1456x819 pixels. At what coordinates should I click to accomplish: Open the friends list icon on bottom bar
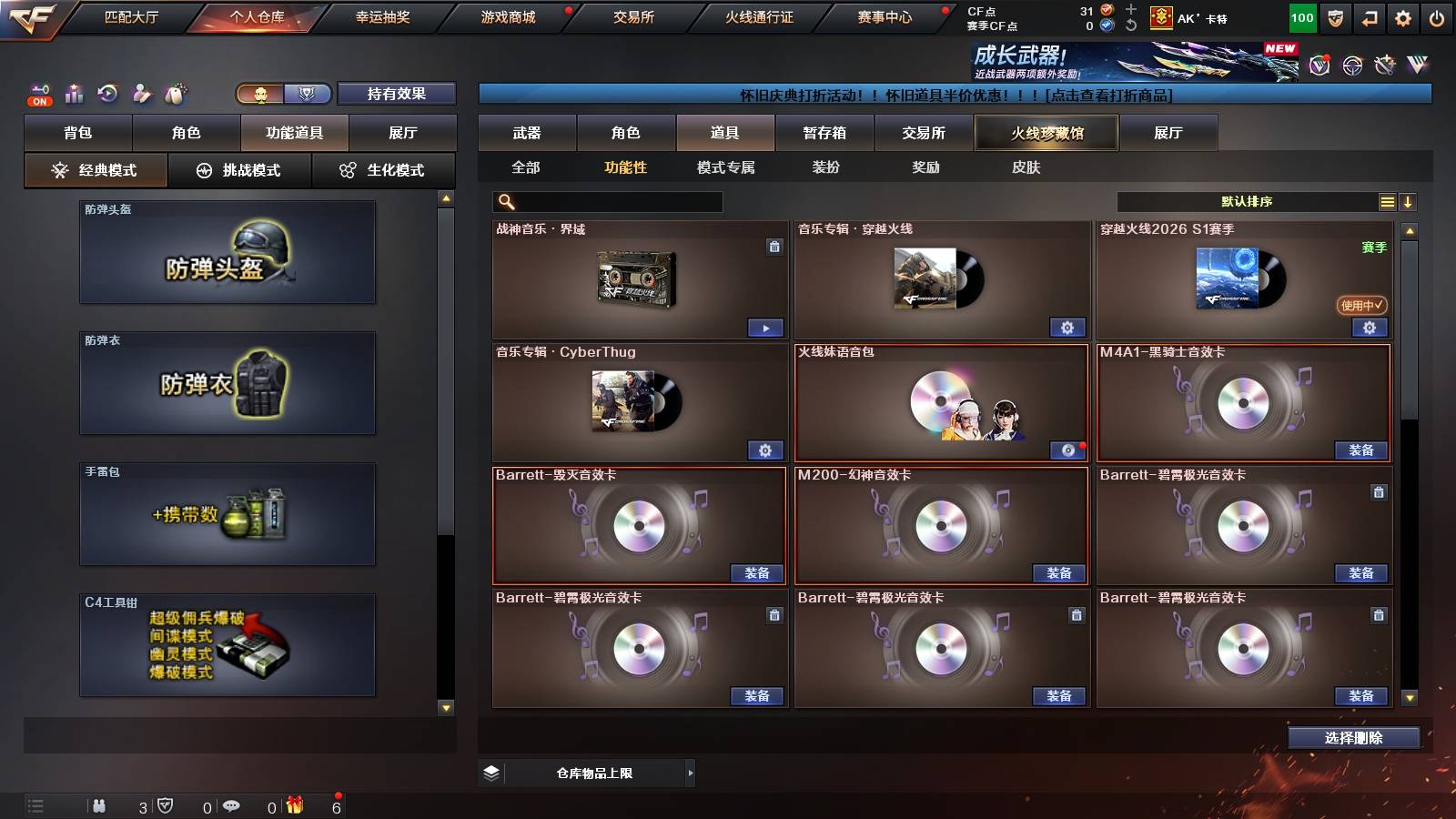coord(99,804)
